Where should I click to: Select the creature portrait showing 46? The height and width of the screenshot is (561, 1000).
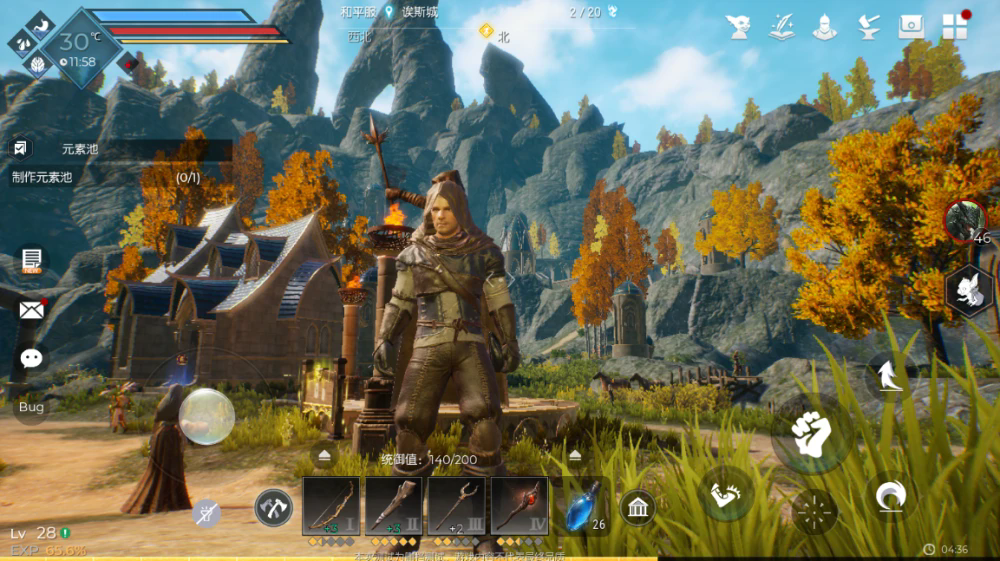pyautogui.click(x=966, y=222)
